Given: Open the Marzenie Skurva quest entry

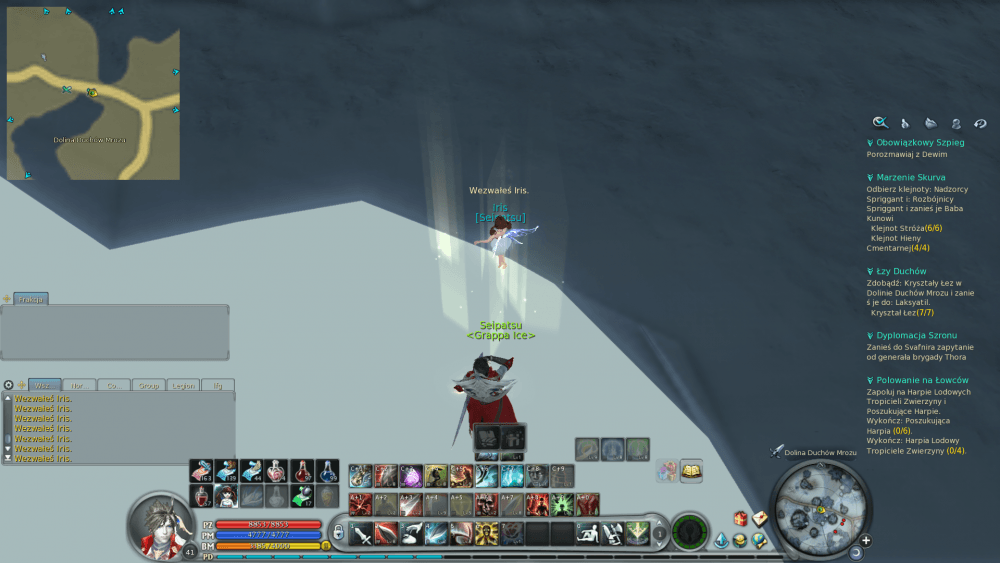Looking at the screenshot, I should coord(914,178).
